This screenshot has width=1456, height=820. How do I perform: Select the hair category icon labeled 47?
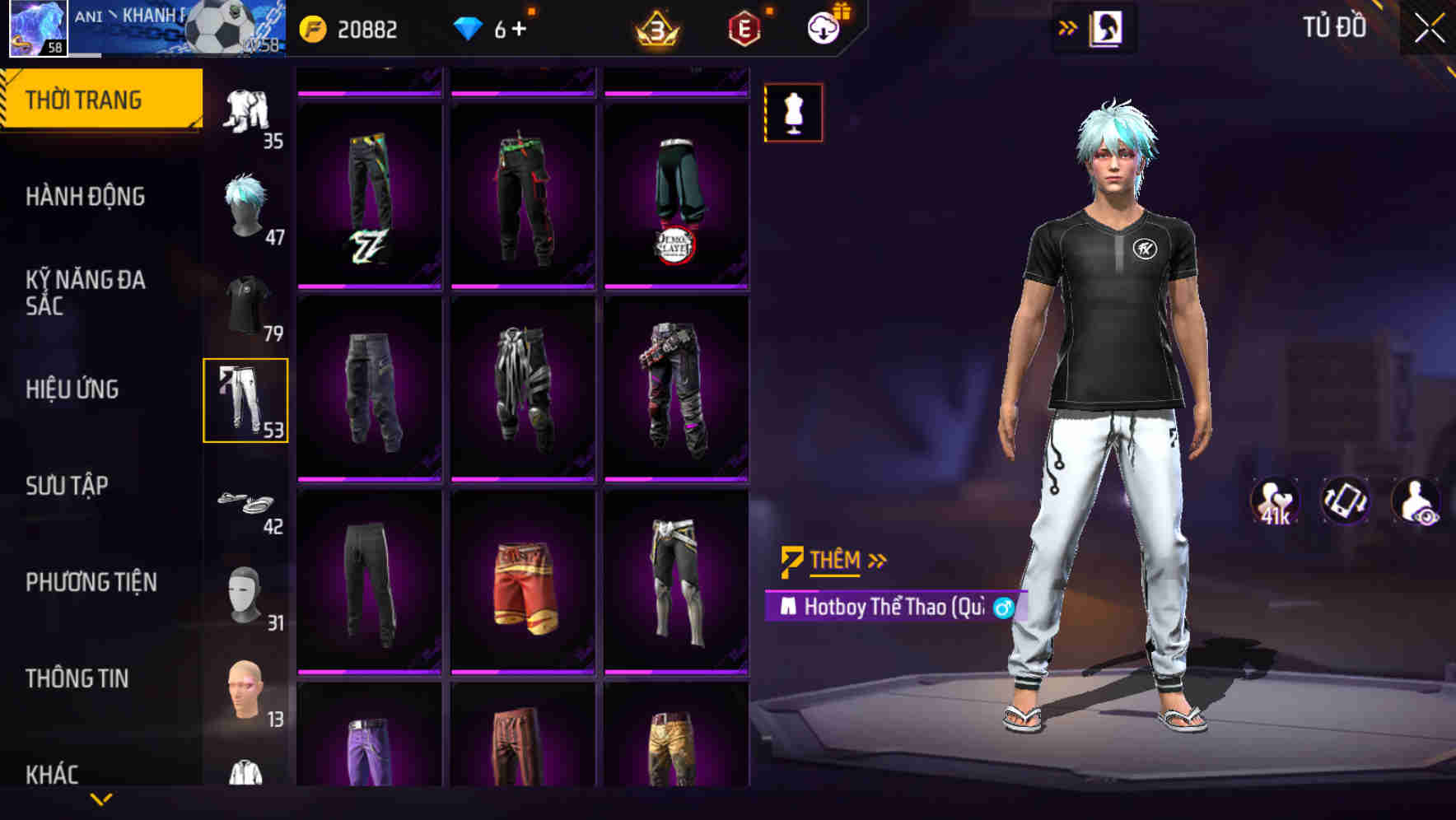pyautogui.click(x=245, y=204)
